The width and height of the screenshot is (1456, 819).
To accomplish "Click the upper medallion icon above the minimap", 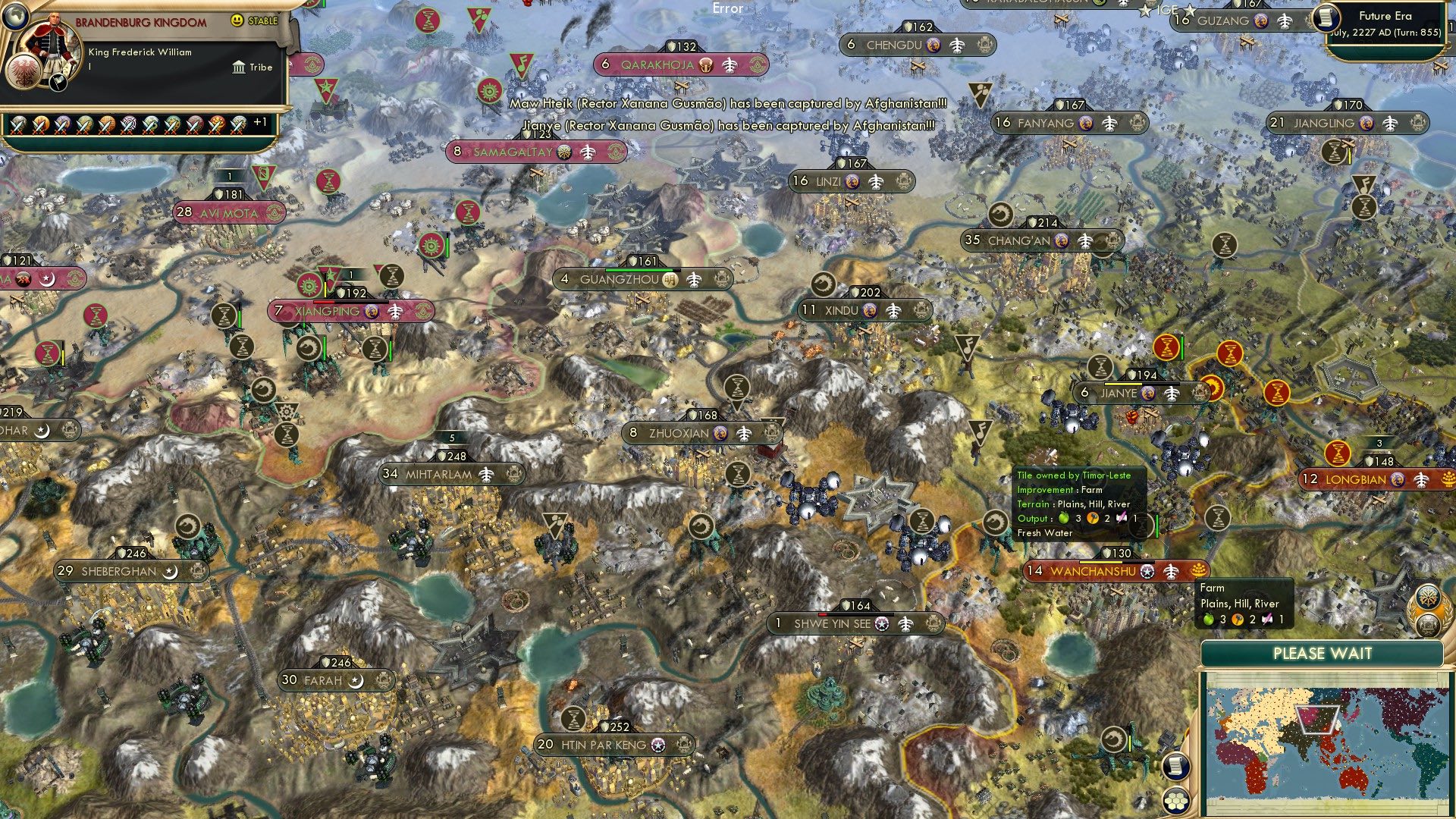I will [x=1429, y=599].
